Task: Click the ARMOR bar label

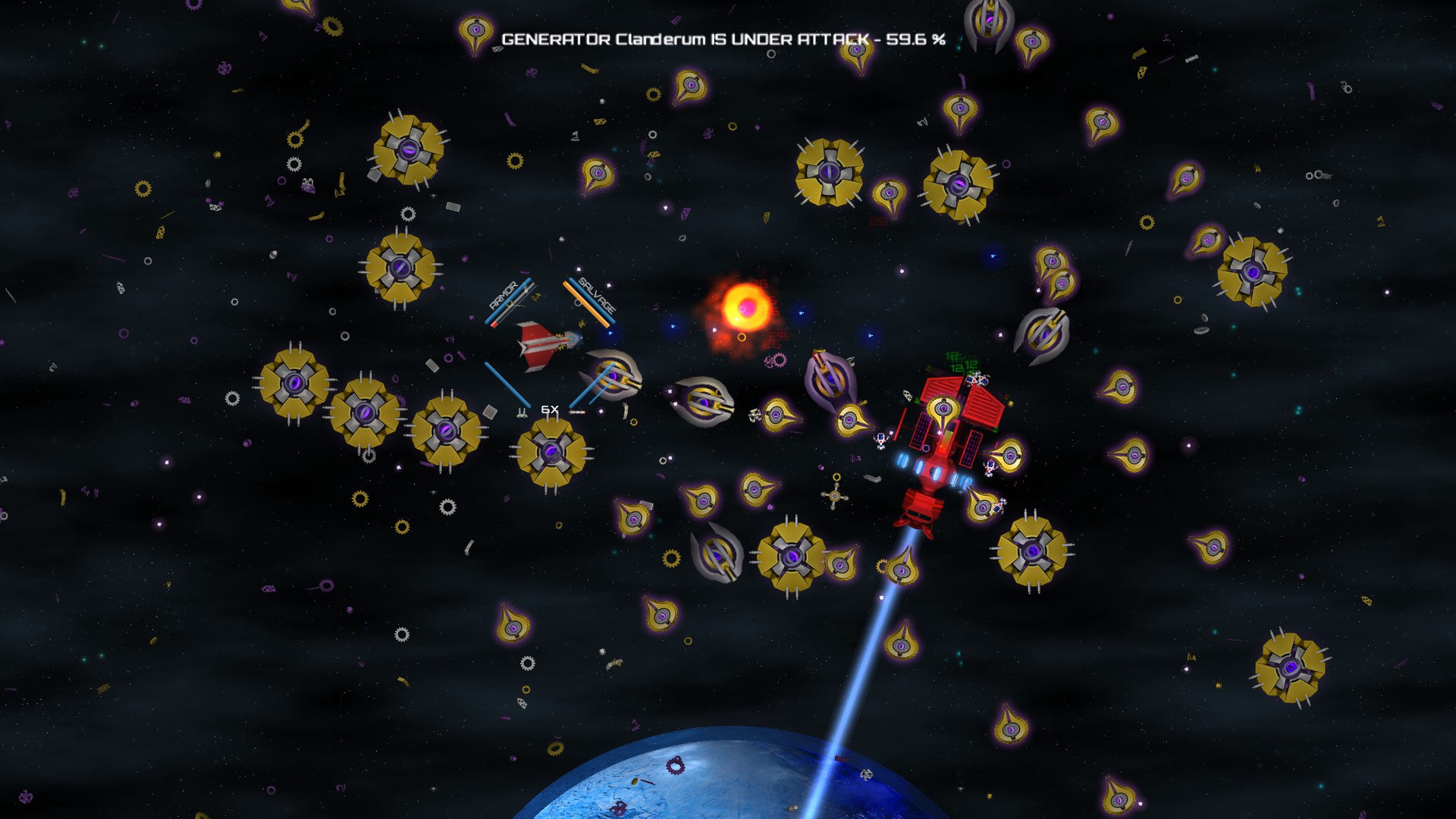Action: 503,295
